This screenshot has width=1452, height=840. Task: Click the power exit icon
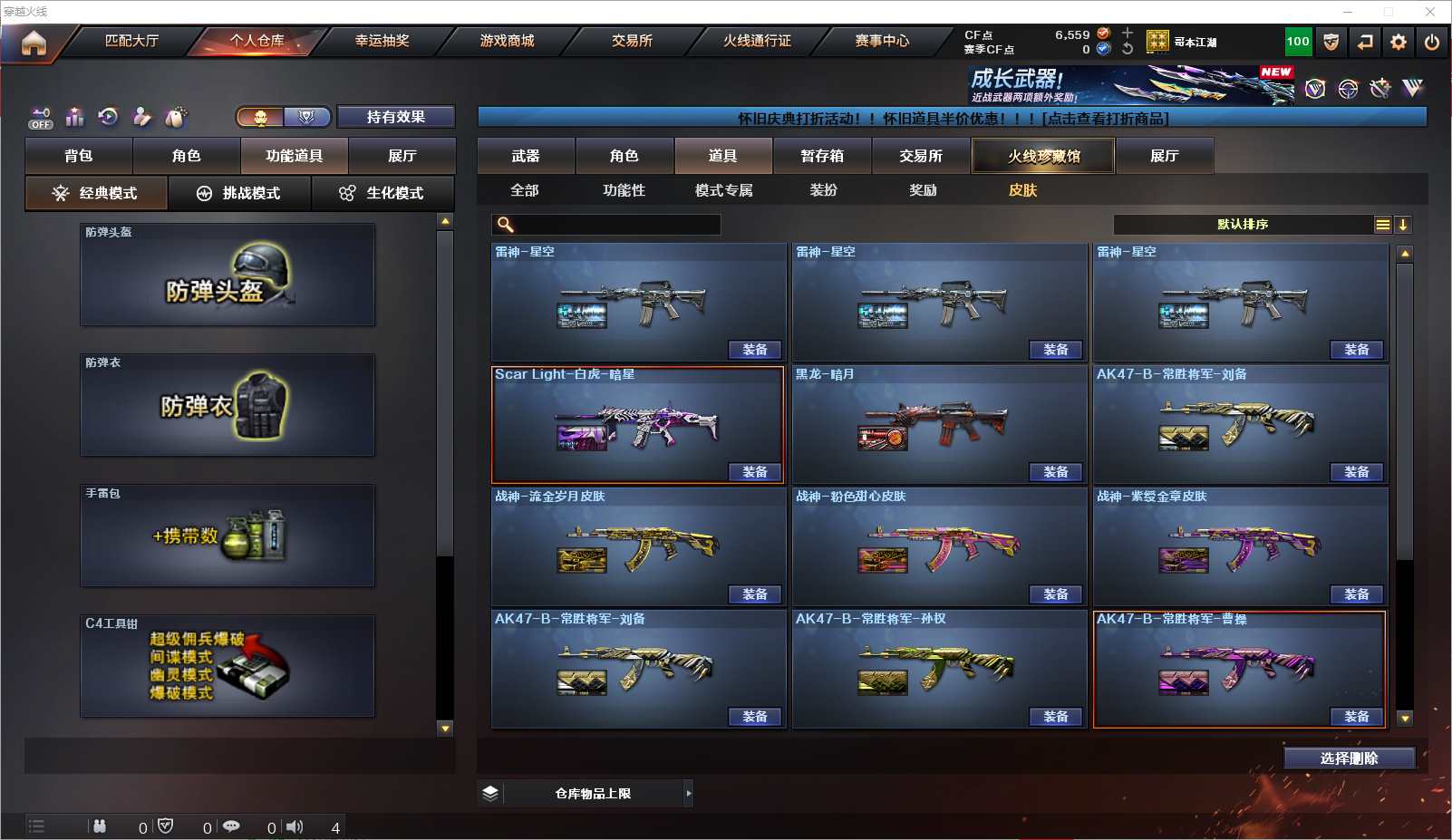[x=1432, y=42]
